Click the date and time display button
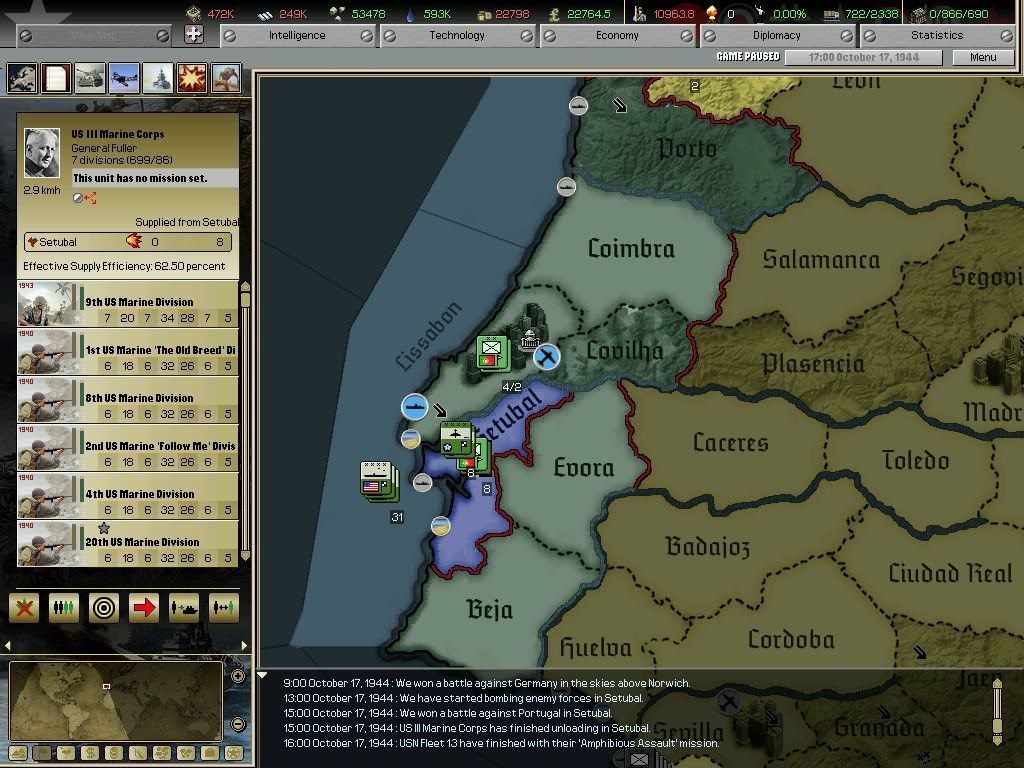Viewport: 1024px width, 768px height. (x=860, y=57)
